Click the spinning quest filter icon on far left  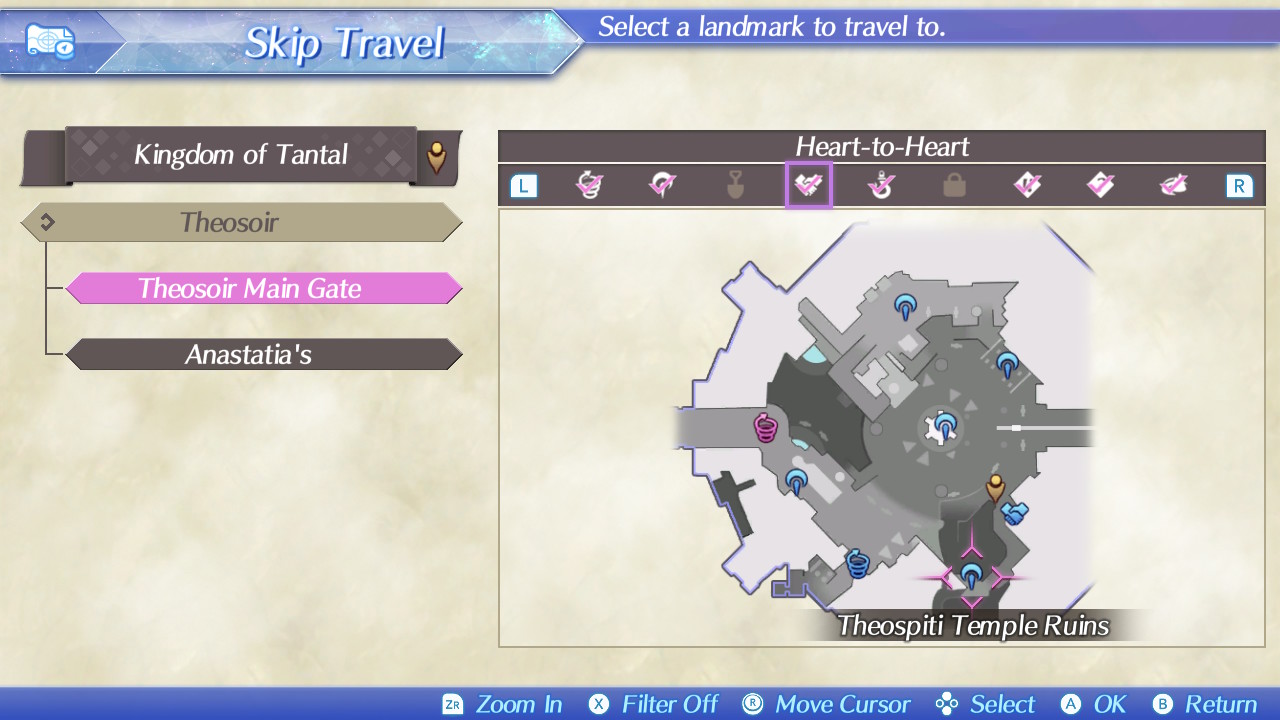click(x=590, y=183)
